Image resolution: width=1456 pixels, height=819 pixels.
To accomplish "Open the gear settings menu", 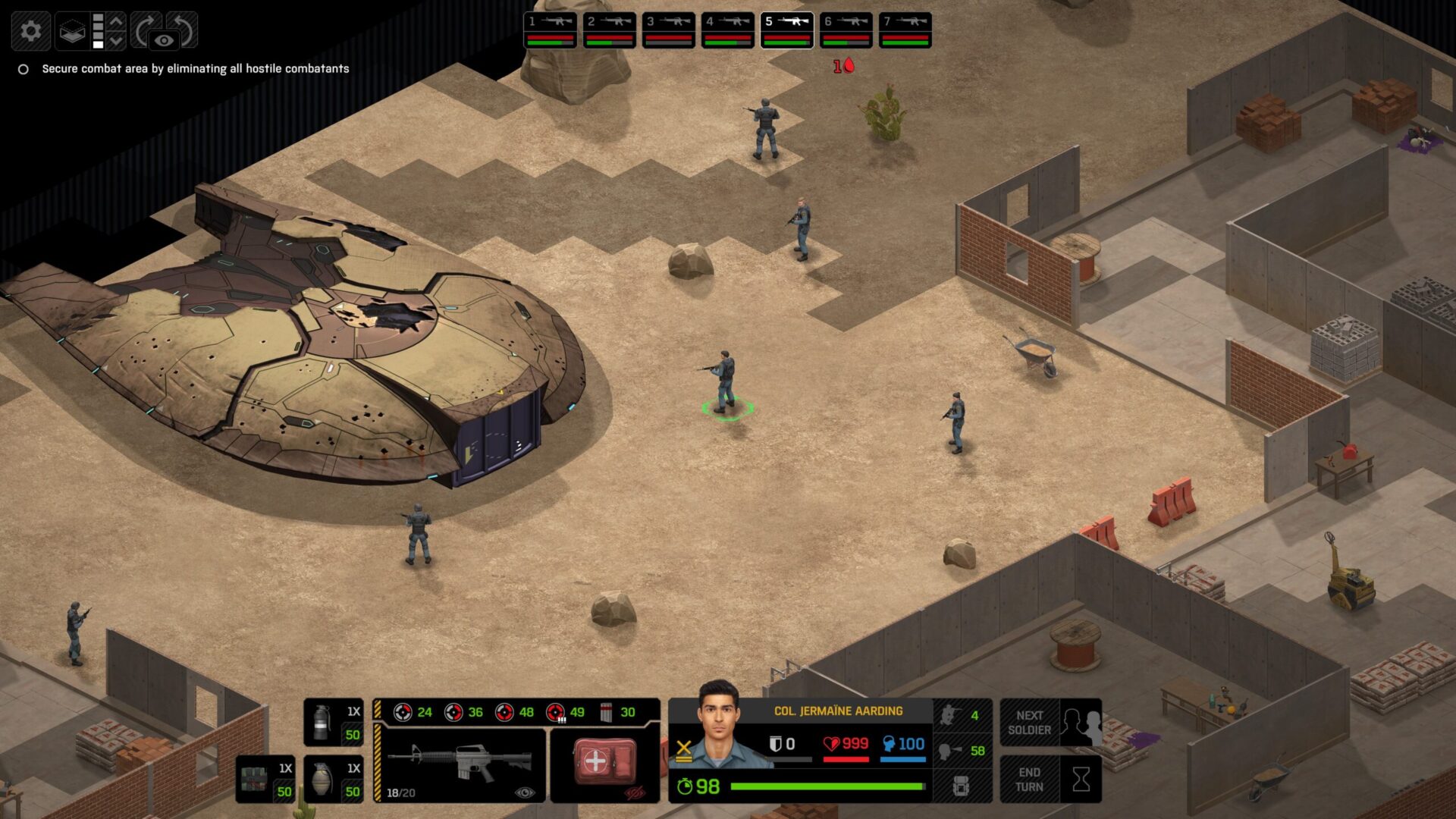I will click(x=30, y=31).
